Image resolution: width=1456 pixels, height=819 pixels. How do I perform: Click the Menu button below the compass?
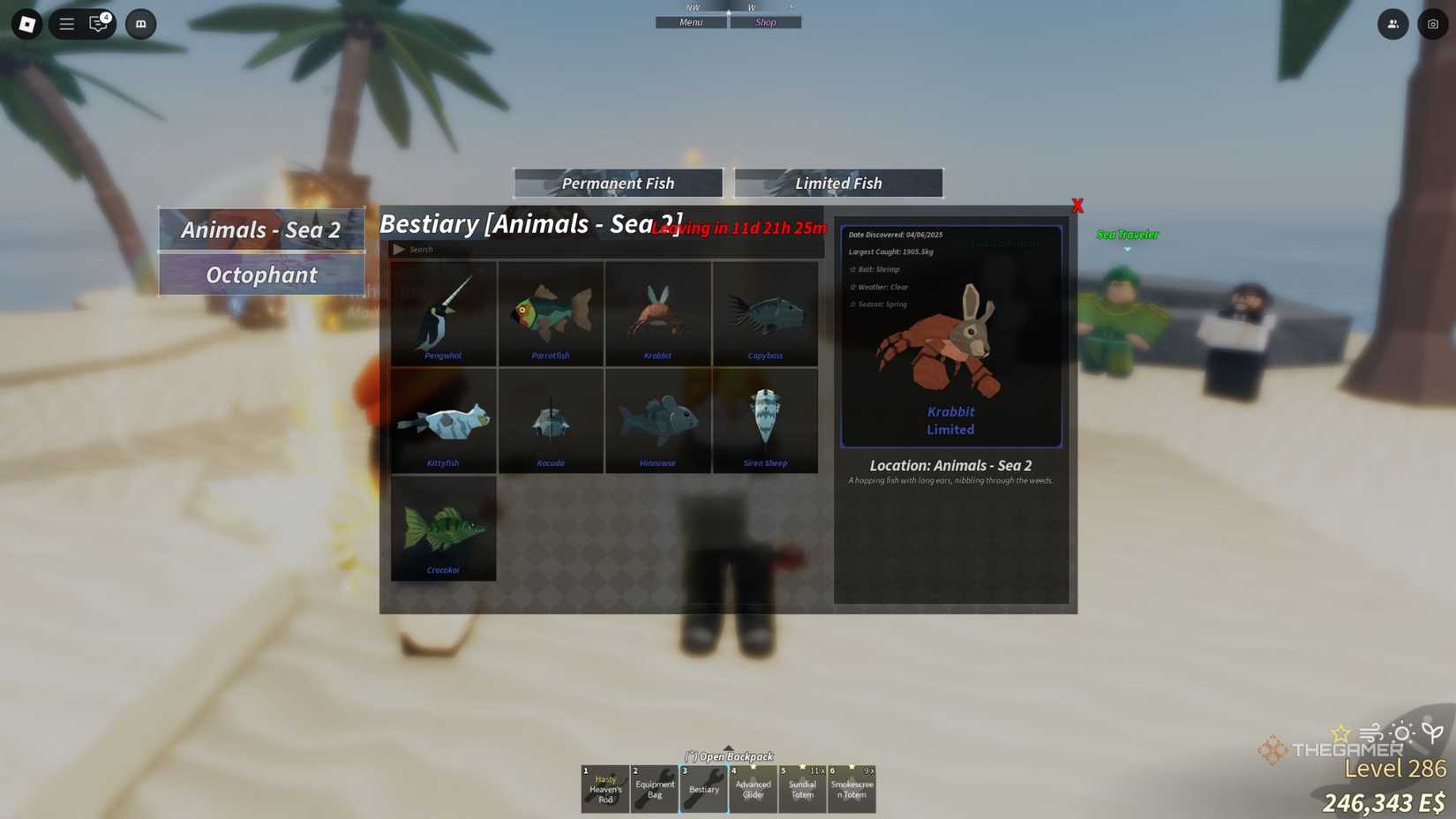pos(691,21)
